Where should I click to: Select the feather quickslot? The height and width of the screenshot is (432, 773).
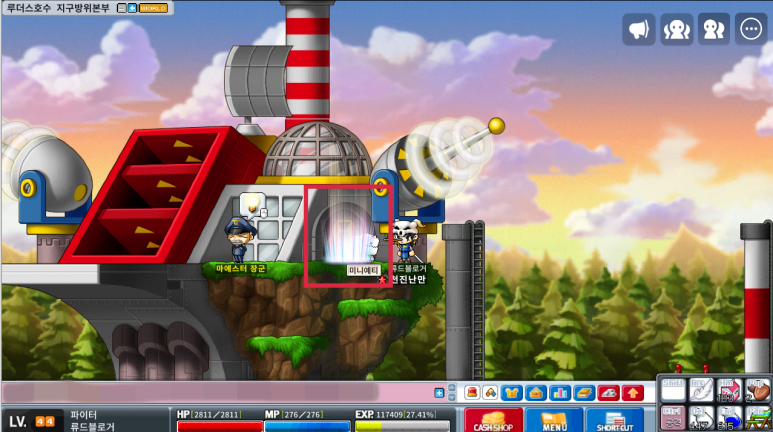click(x=701, y=388)
